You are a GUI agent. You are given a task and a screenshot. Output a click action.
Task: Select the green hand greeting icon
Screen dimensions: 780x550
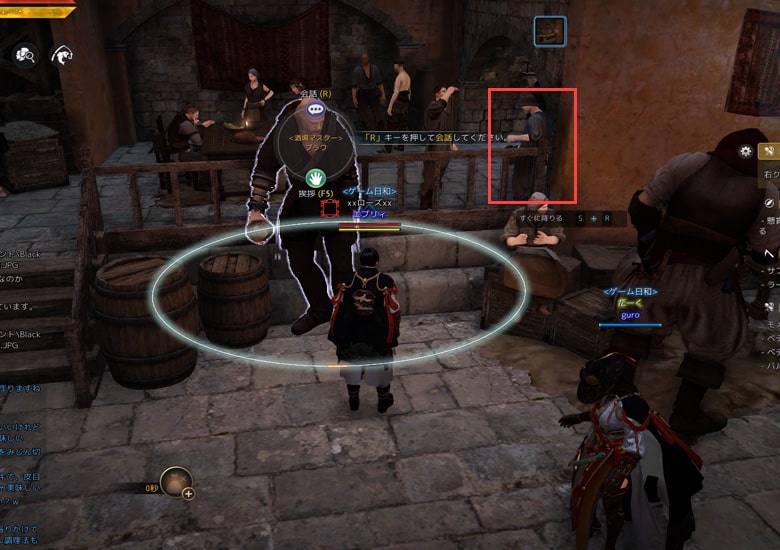(x=316, y=180)
